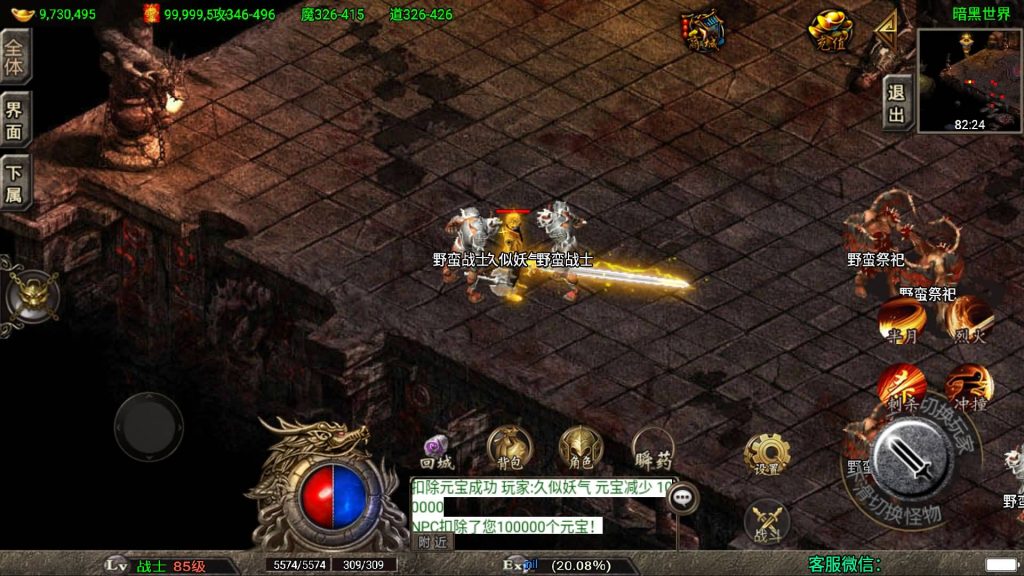Open the 充值 recharge gold ingot icon
This screenshot has height=576, width=1024.
pyautogui.click(x=830, y=30)
